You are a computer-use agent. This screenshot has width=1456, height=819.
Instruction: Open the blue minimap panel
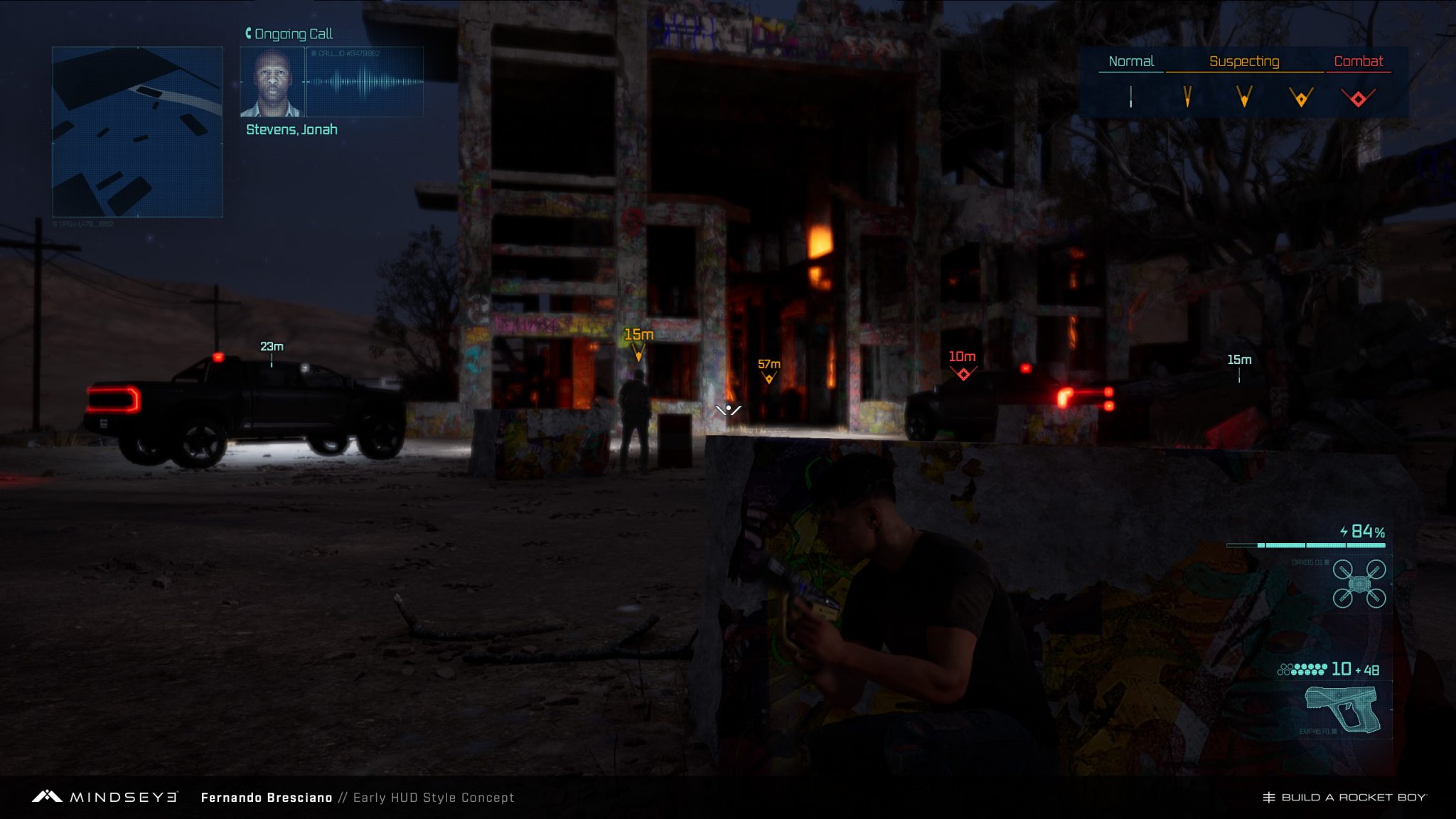137,132
